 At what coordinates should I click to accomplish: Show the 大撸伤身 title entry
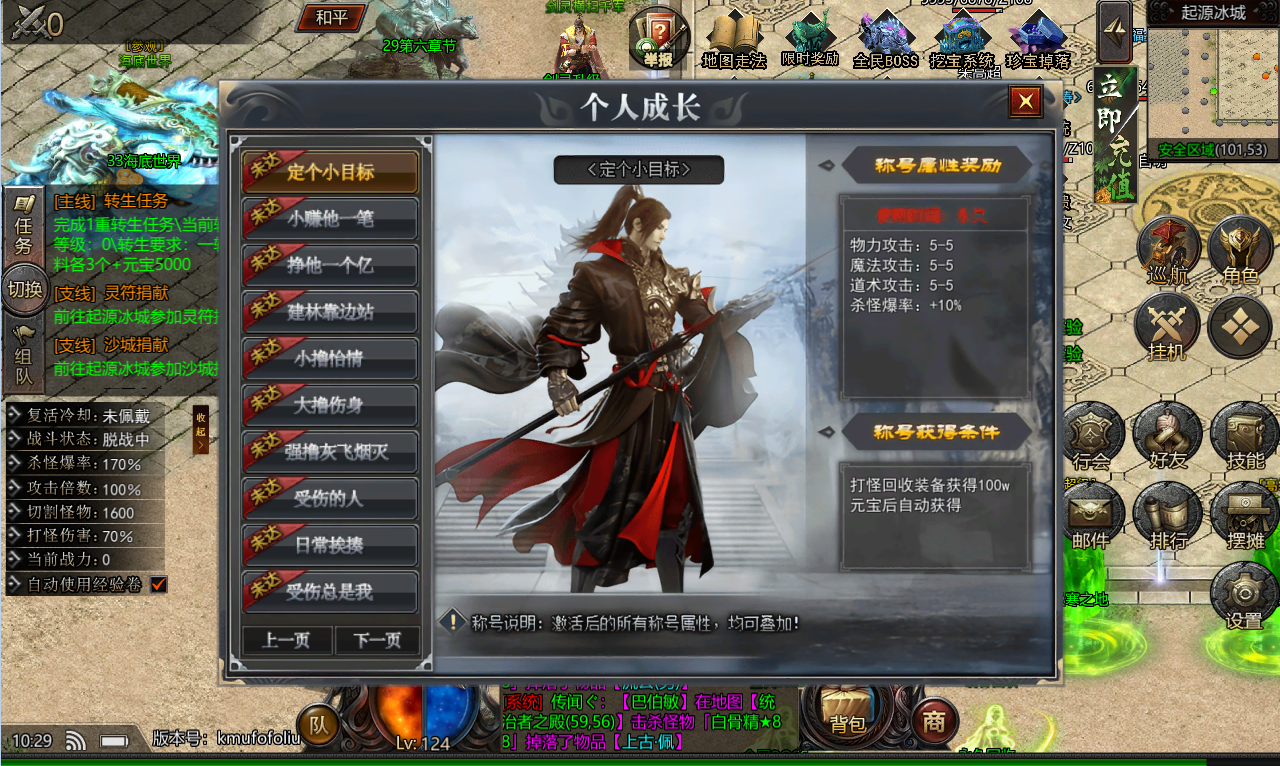(x=330, y=406)
